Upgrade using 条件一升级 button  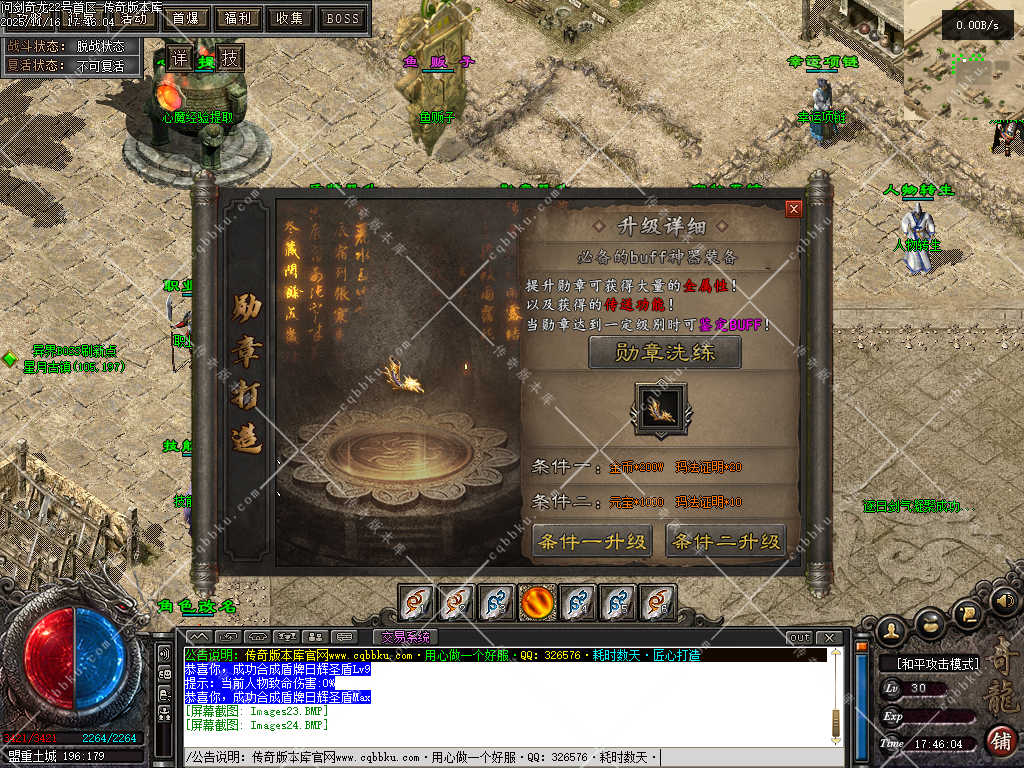(x=592, y=542)
